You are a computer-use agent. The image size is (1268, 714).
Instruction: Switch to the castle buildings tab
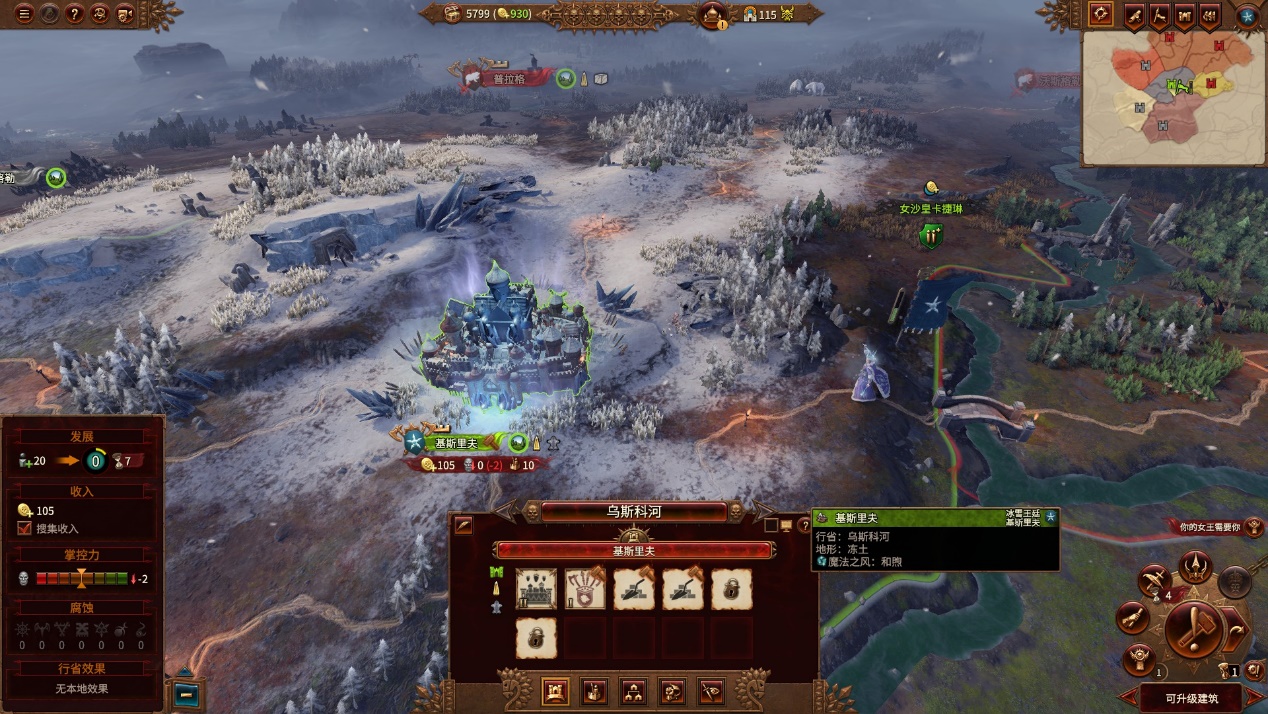coord(554,691)
